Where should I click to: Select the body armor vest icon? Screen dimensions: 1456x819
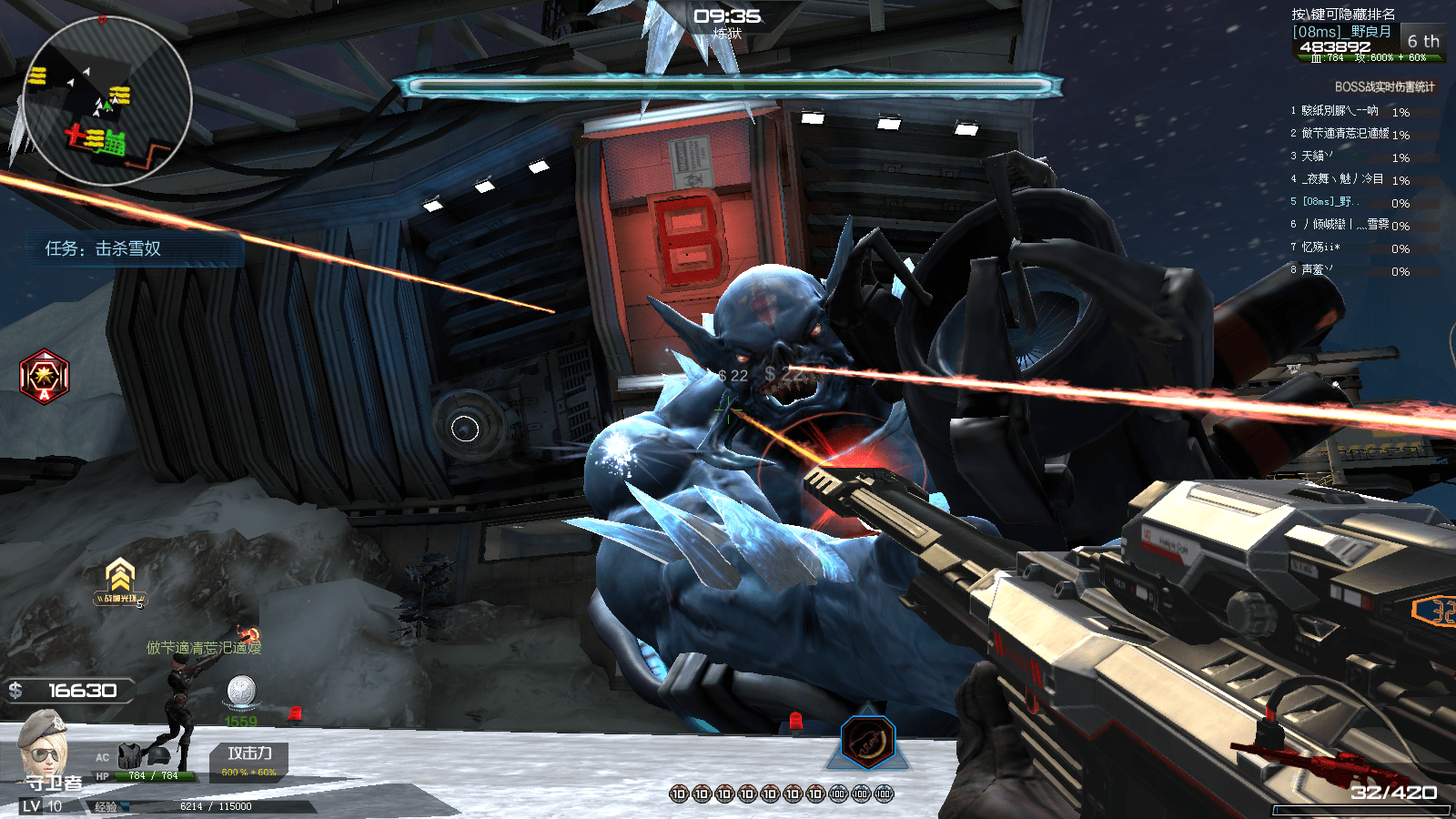coord(131,756)
